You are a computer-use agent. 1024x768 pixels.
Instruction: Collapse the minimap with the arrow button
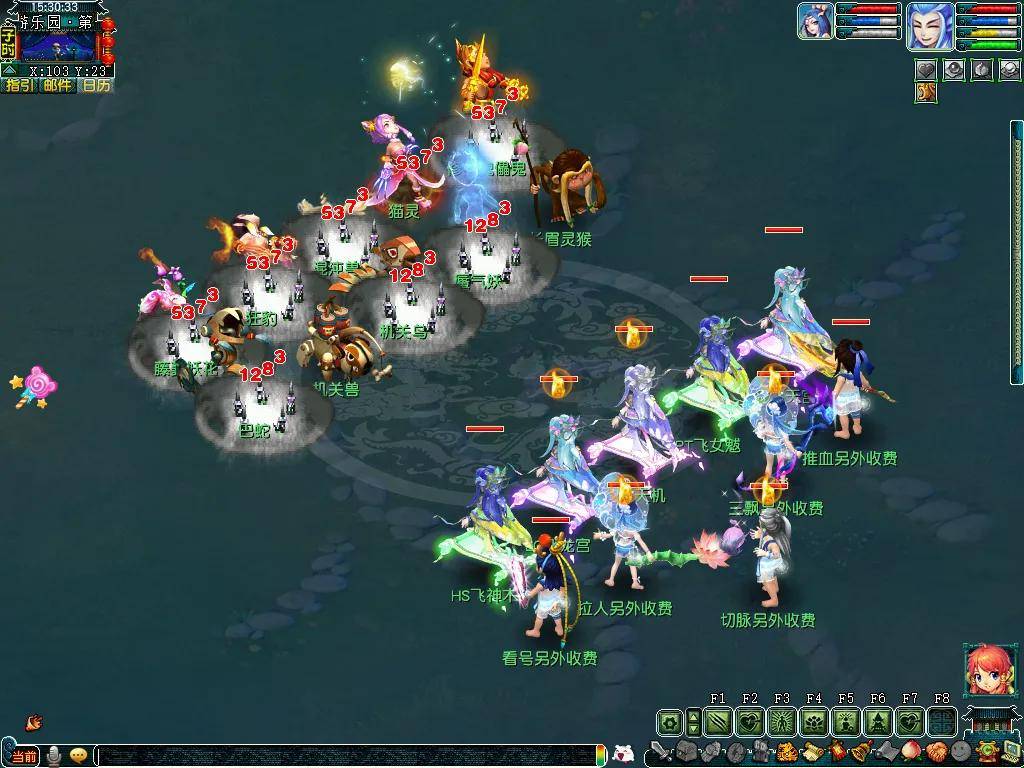coord(9,71)
